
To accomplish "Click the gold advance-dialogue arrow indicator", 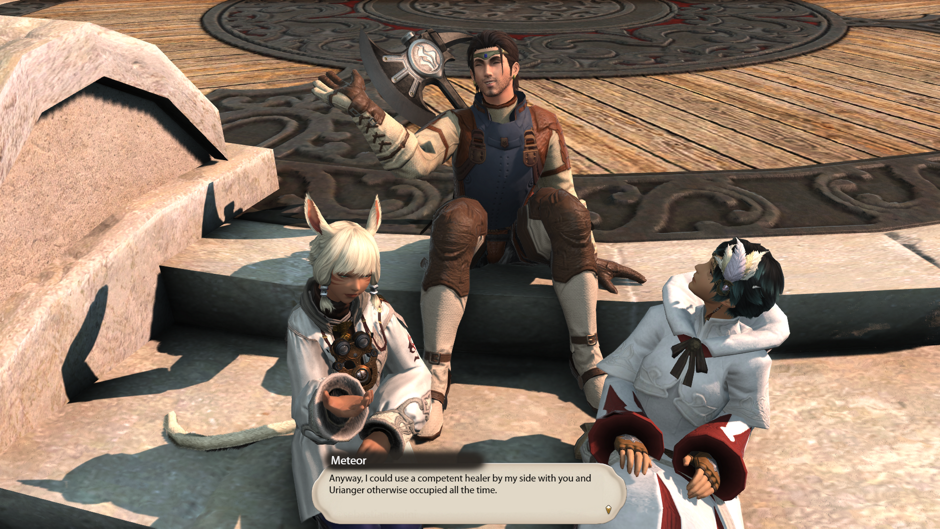I will click(x=608, y=510).
